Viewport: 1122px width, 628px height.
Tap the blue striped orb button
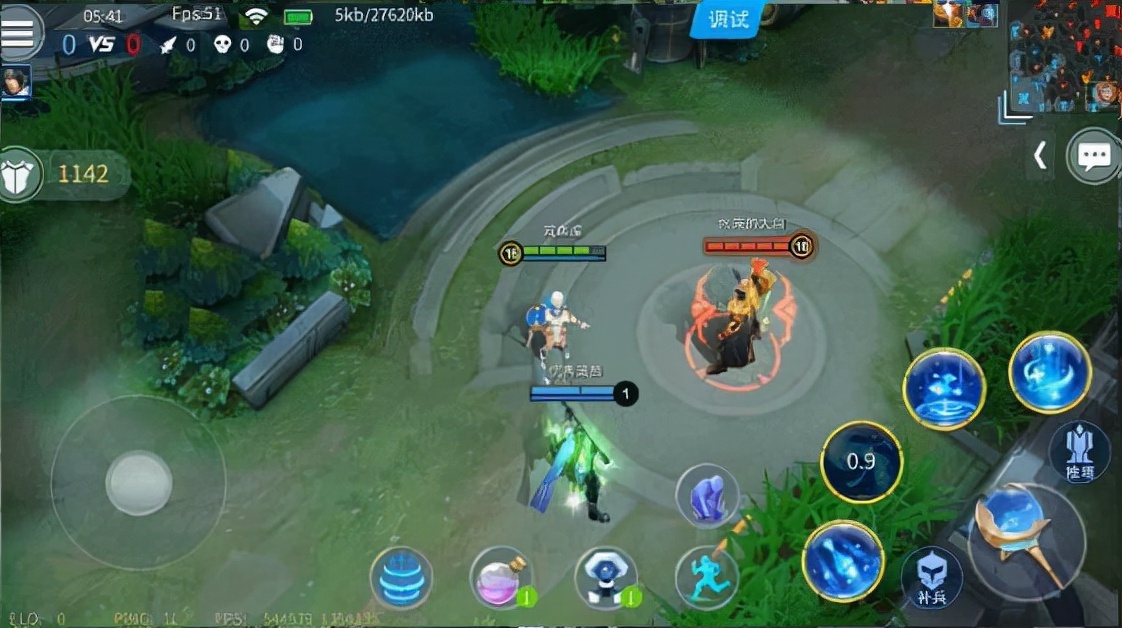click(401, 578)
